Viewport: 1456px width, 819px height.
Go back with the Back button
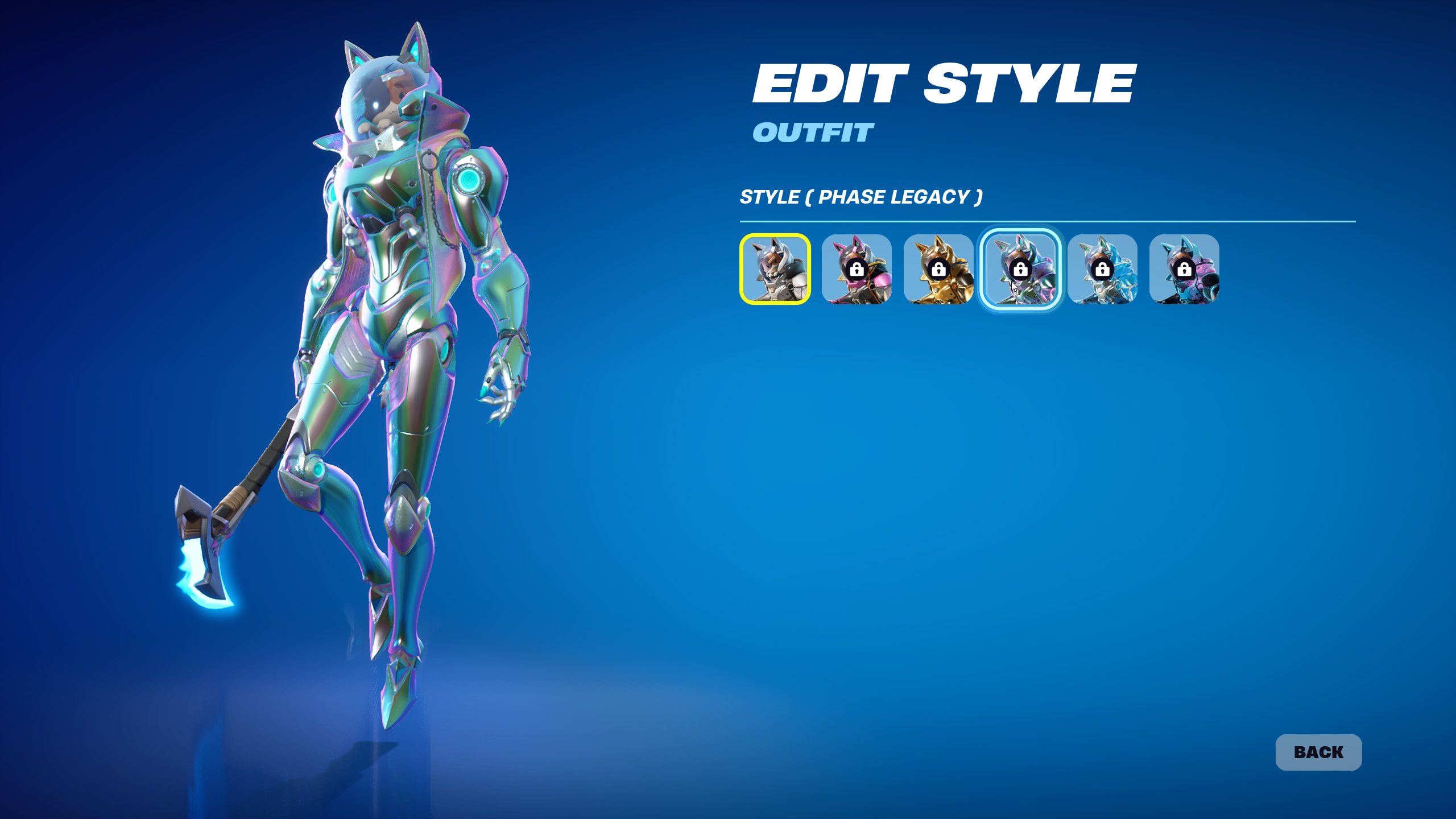point(1318,752)
